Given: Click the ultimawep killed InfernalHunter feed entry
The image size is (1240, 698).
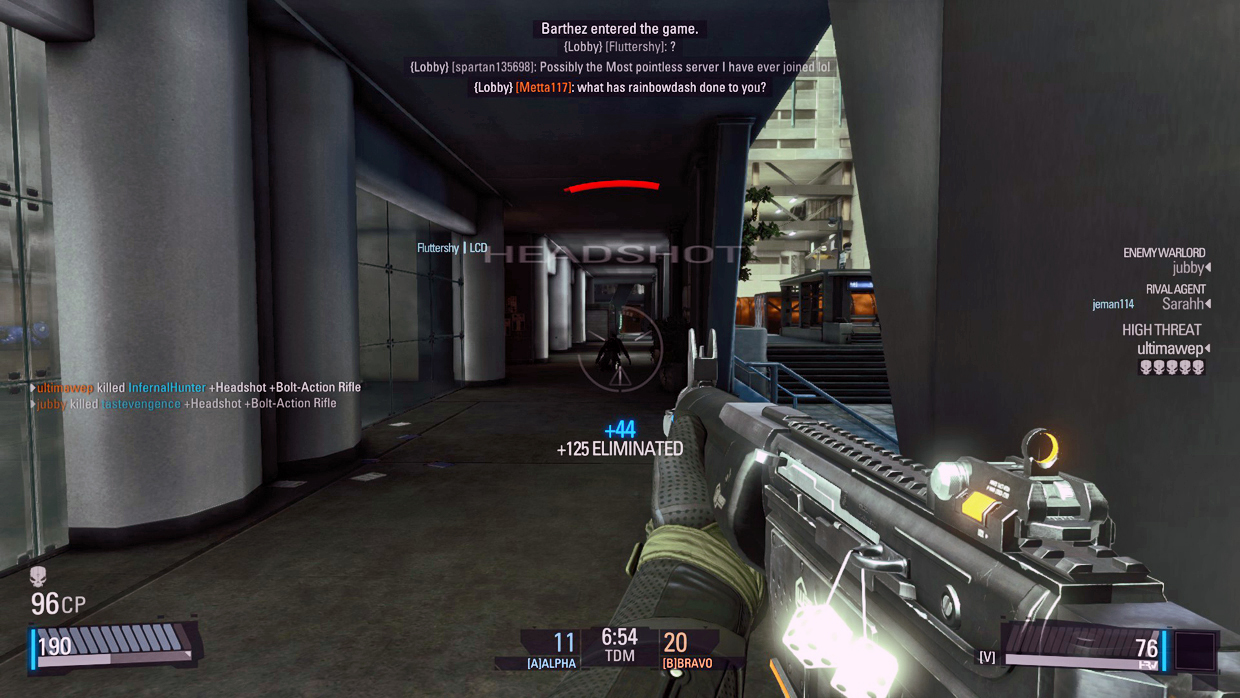Looking at the screenshot, I should click(198, 387).
